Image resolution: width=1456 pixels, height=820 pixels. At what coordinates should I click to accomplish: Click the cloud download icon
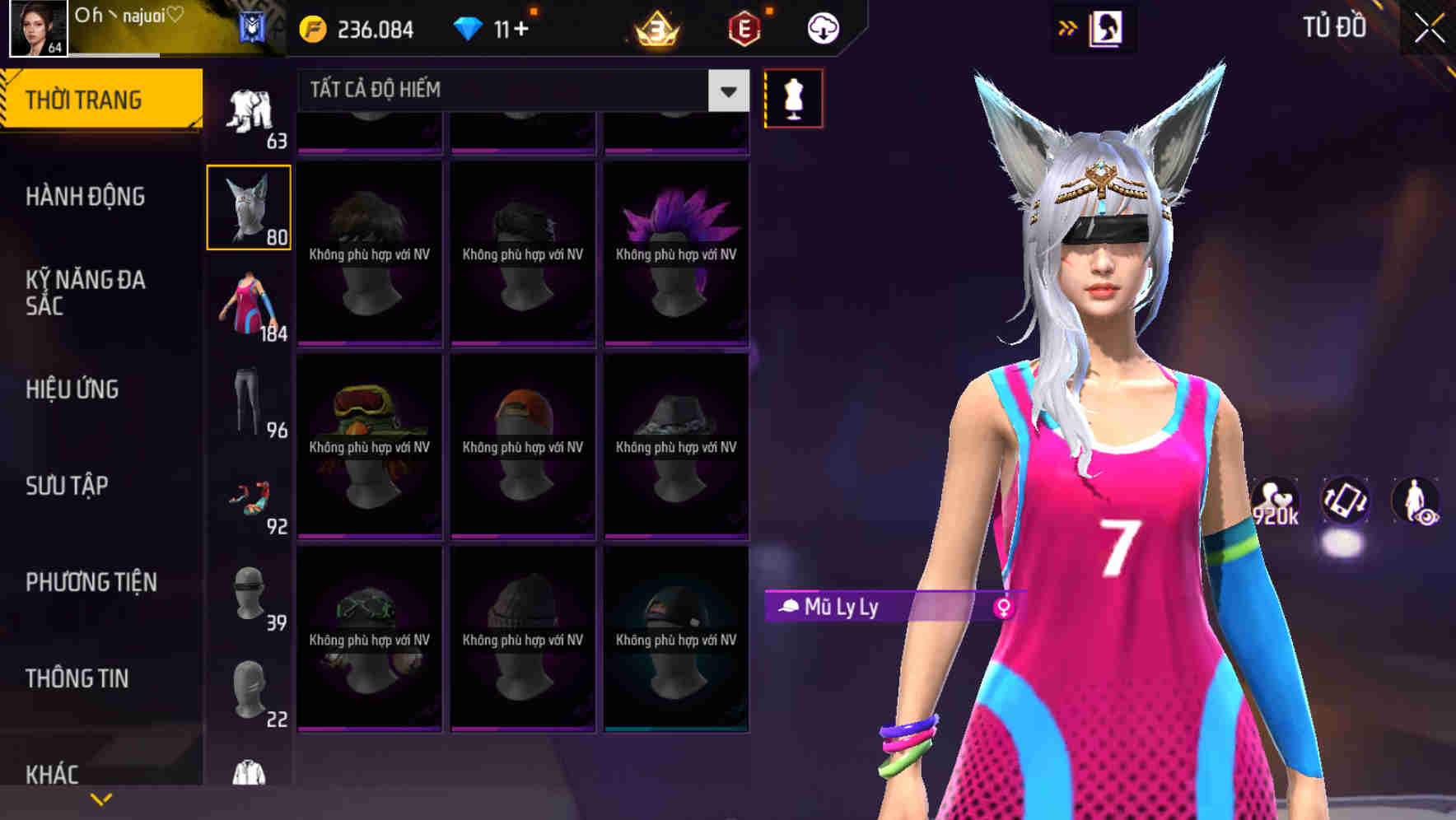(822, 27)
